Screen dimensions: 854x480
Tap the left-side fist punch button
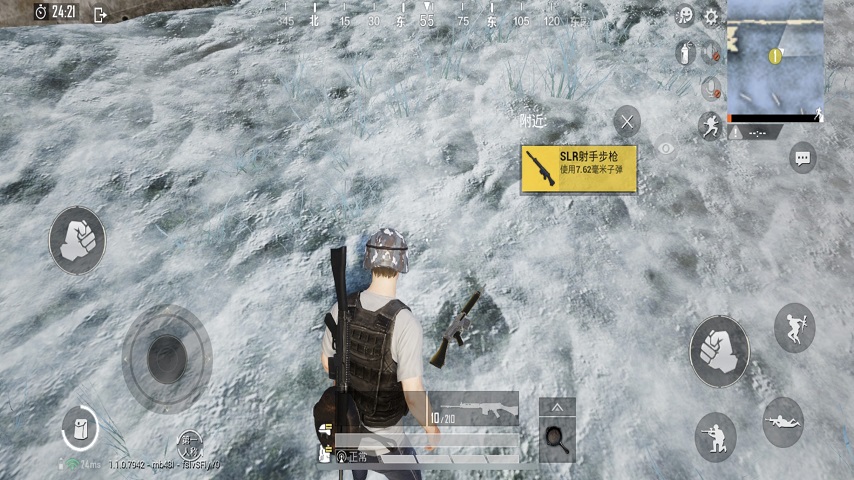point(77,241)
